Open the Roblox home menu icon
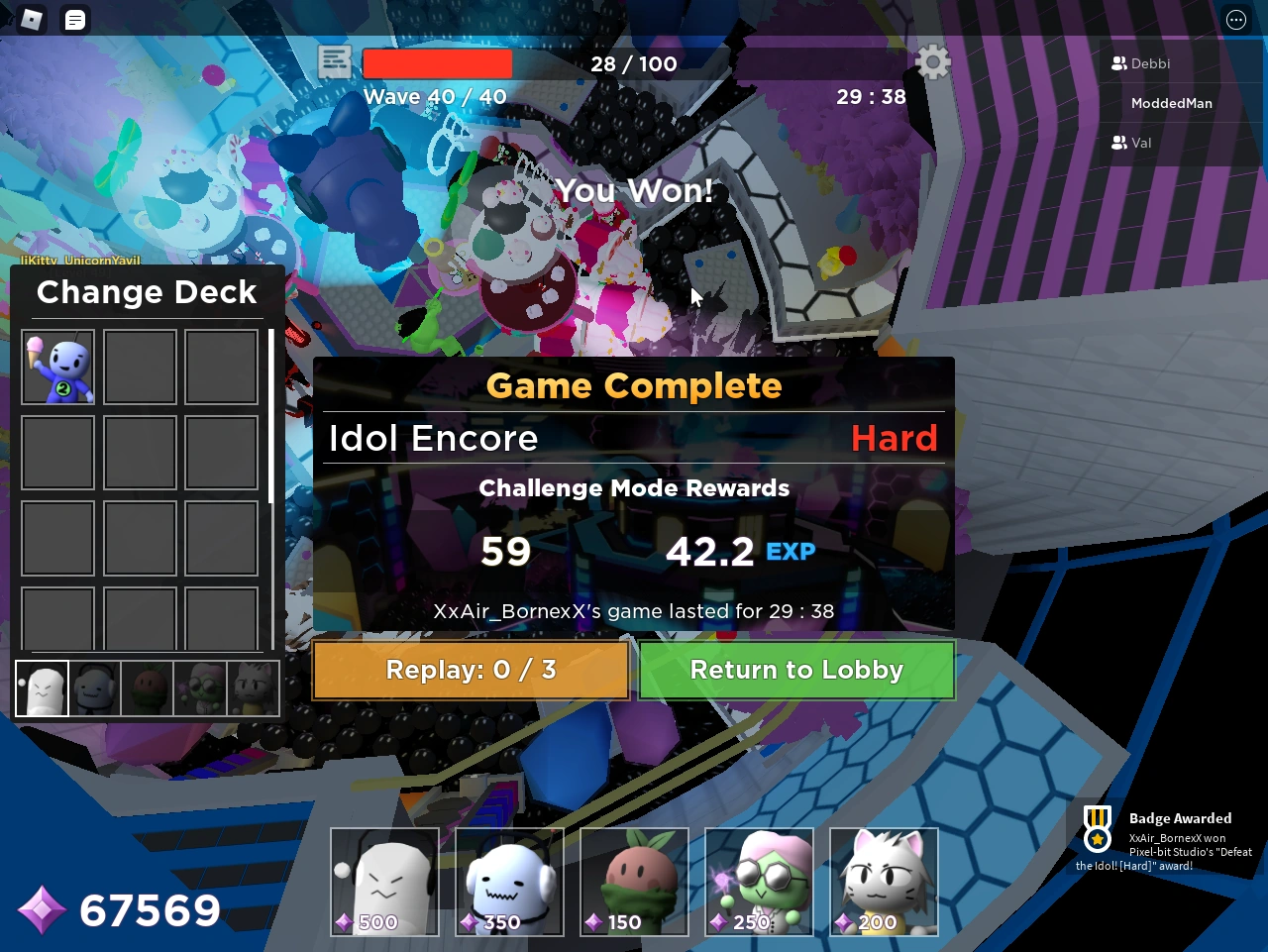 [31, 19]
